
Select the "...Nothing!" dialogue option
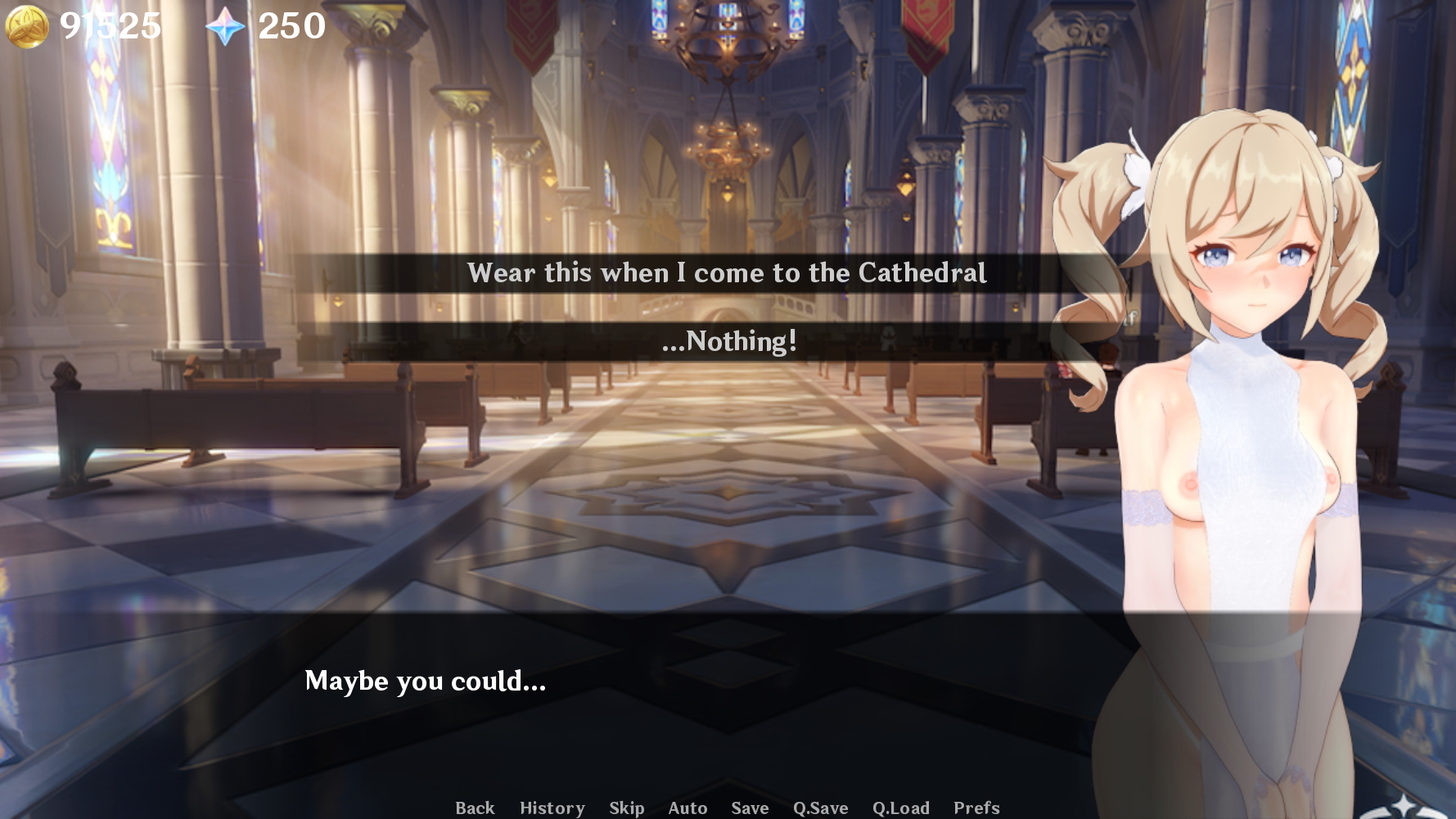coord(728,341)
